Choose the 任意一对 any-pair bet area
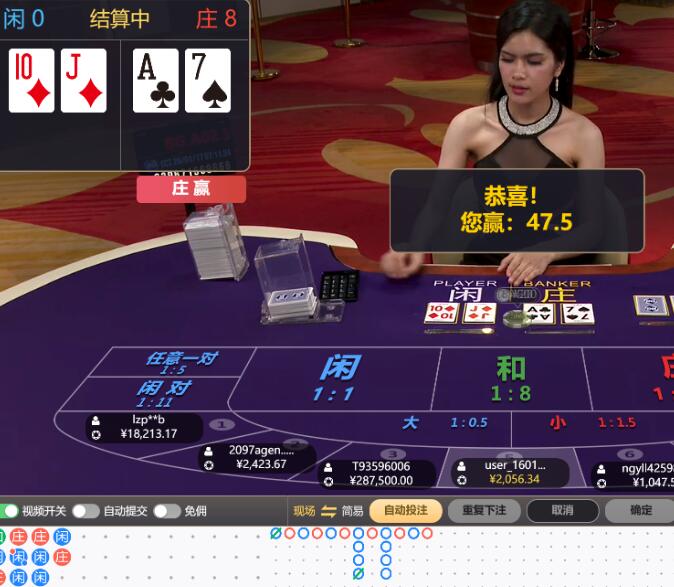Screen dimensions: 674x587 182,361
